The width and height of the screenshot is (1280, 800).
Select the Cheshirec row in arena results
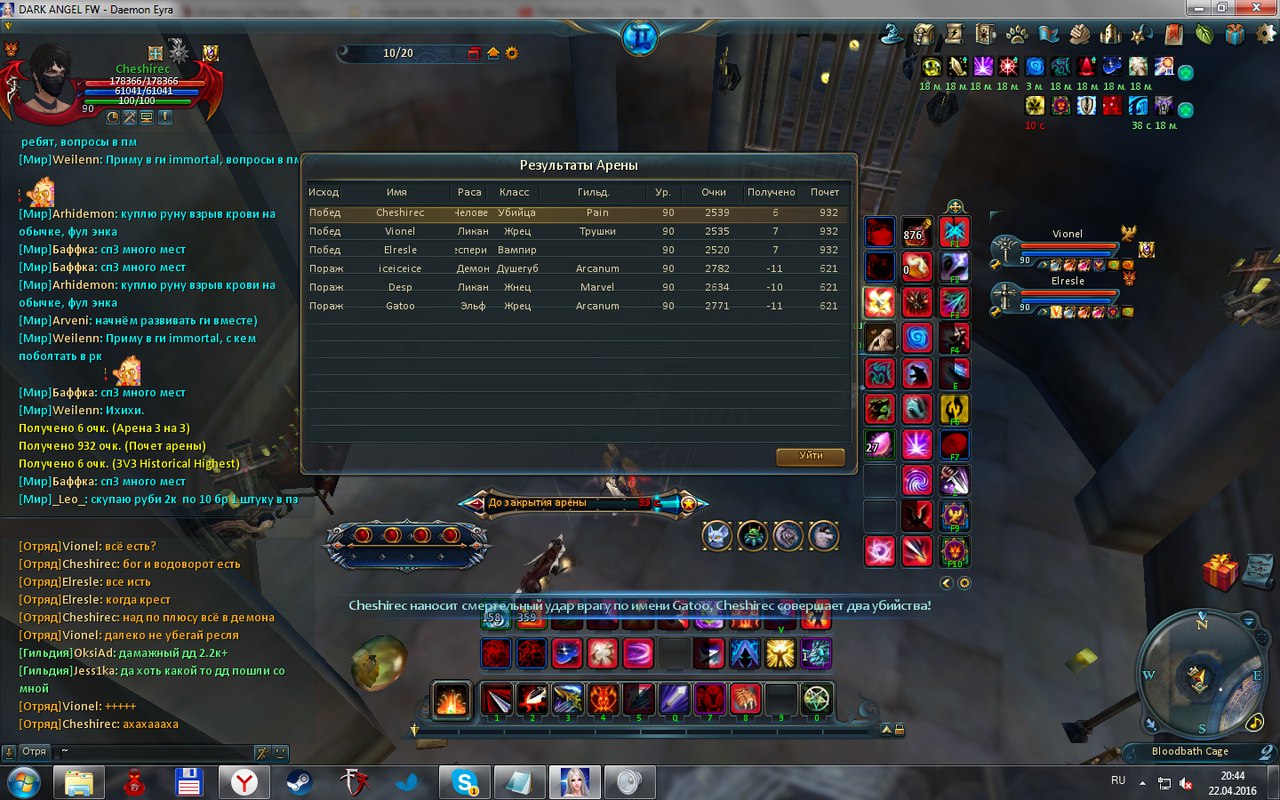coord(577,213)
